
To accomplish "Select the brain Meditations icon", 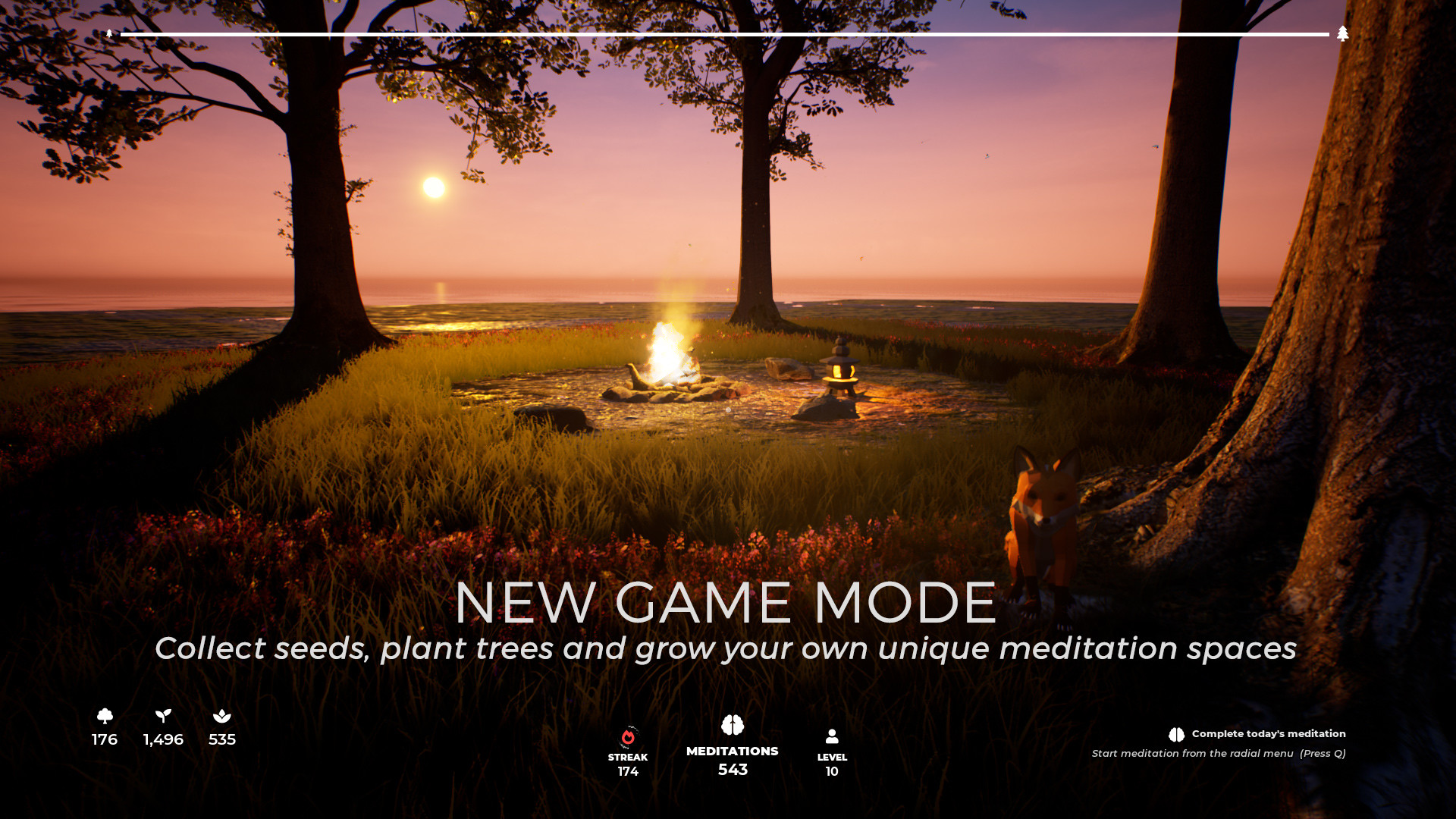I will coord(732,724).
